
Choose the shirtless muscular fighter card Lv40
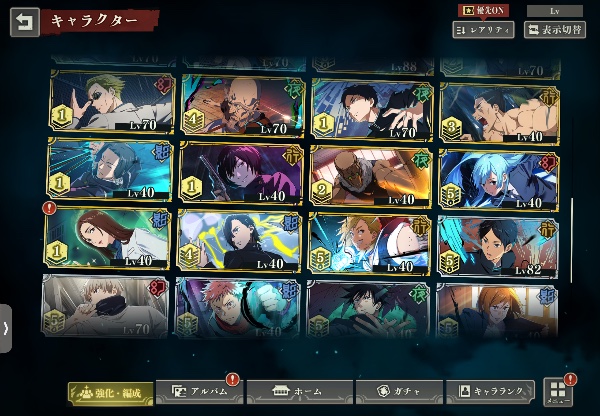[x=500, y=110]
